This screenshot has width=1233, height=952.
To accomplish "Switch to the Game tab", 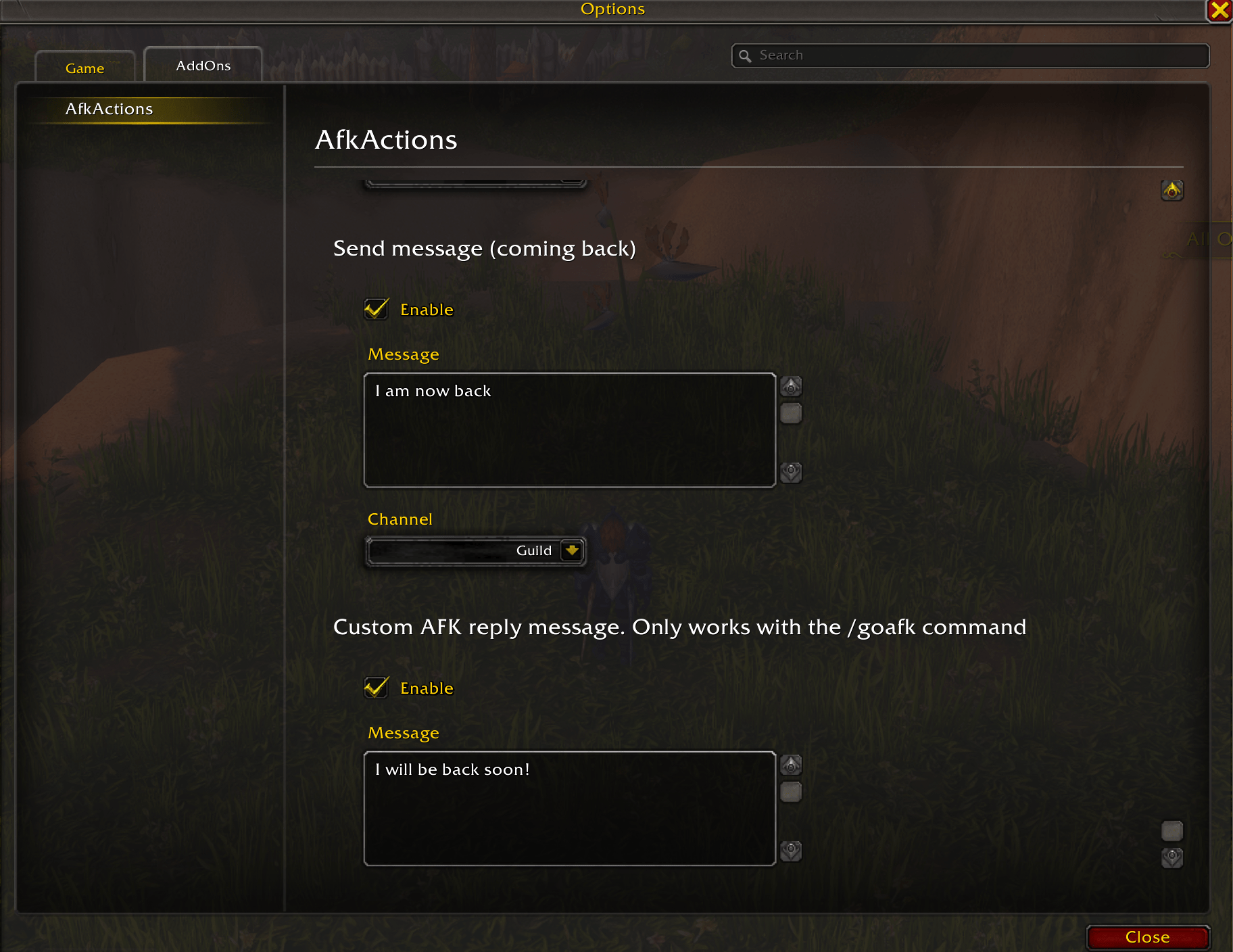I will point(84,68).
